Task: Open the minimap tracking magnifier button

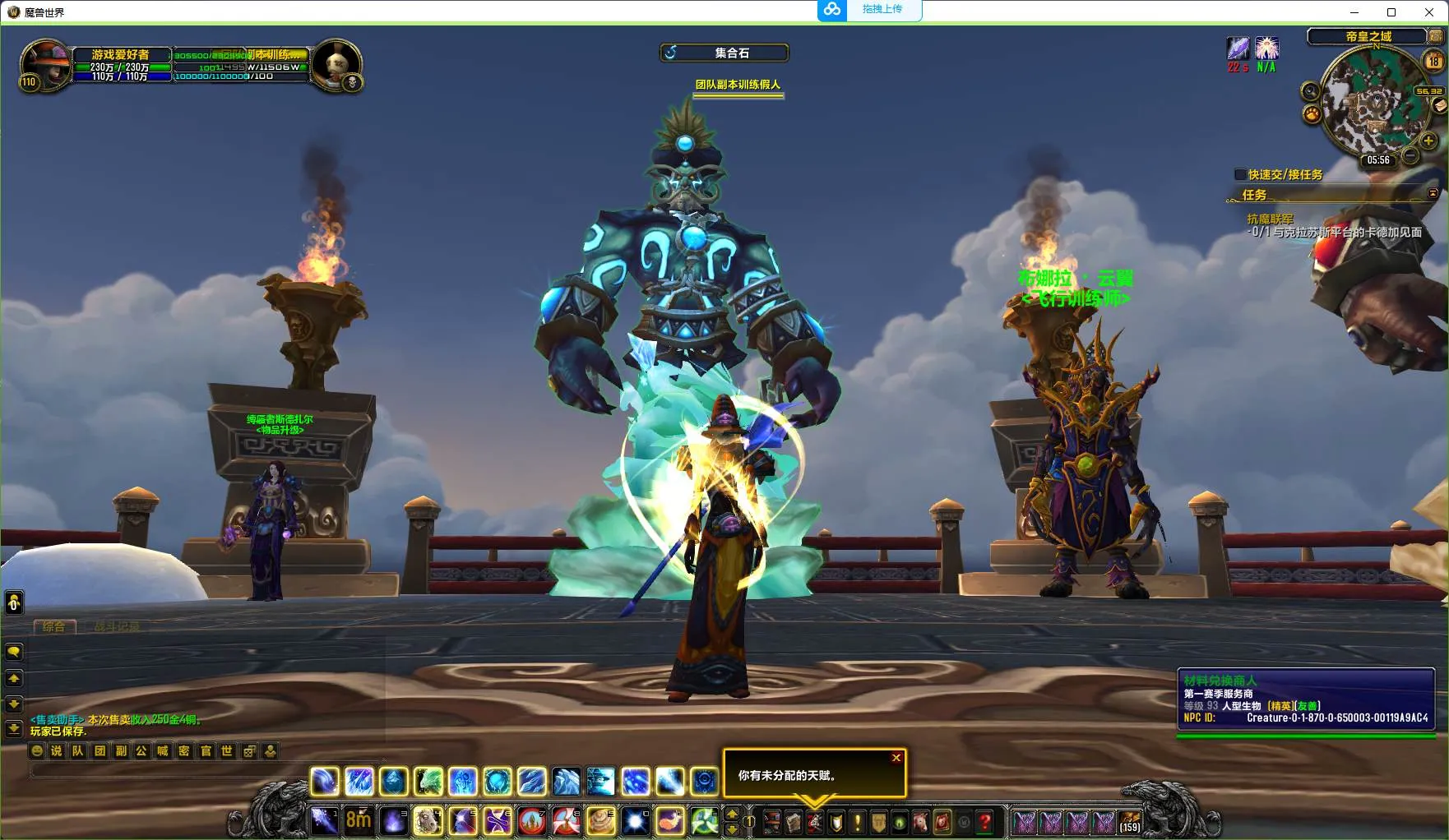Action: pyautogui.click(x=1310, y=92)
